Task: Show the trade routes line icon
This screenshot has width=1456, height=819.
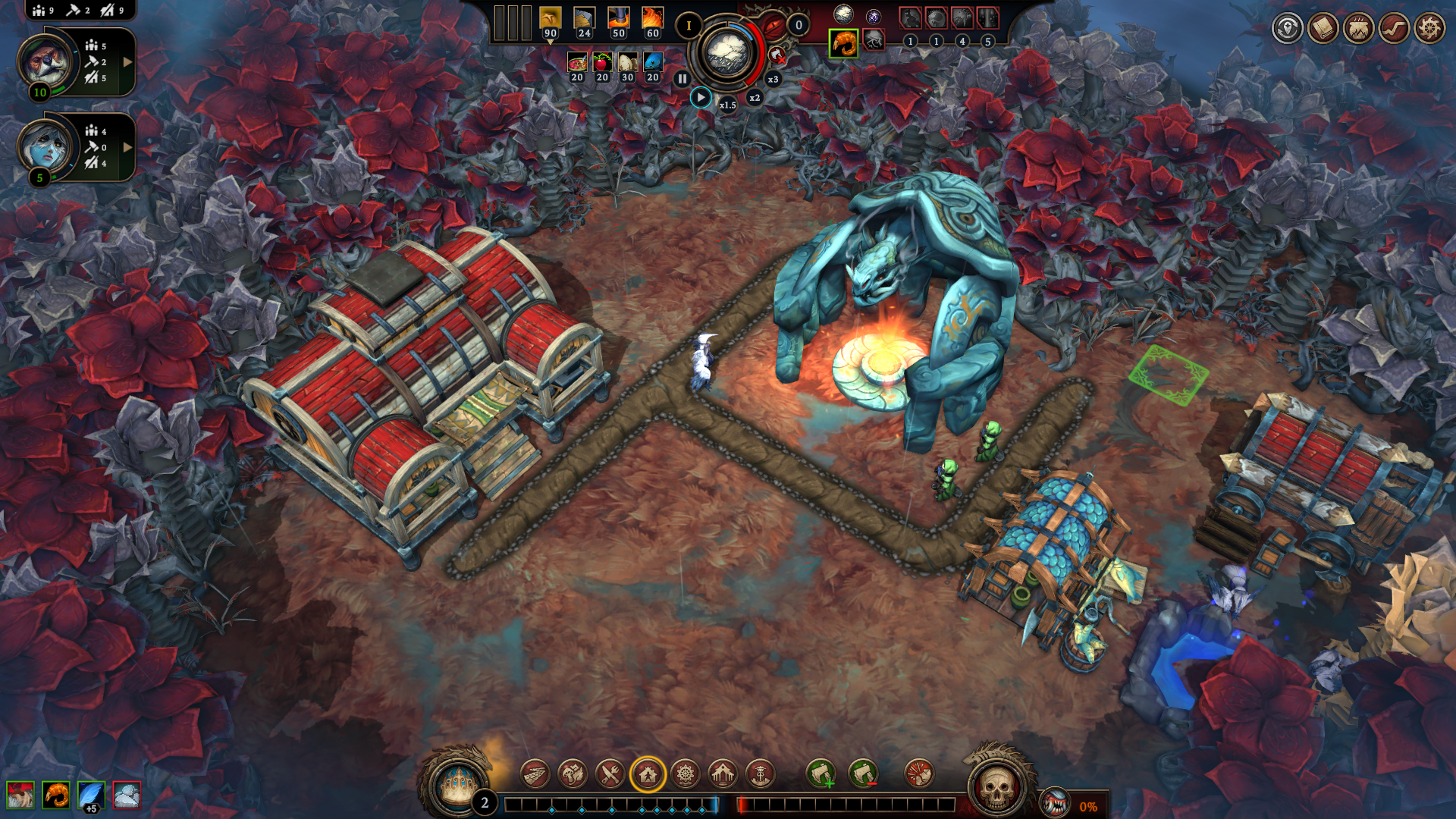Action: 1394,29
